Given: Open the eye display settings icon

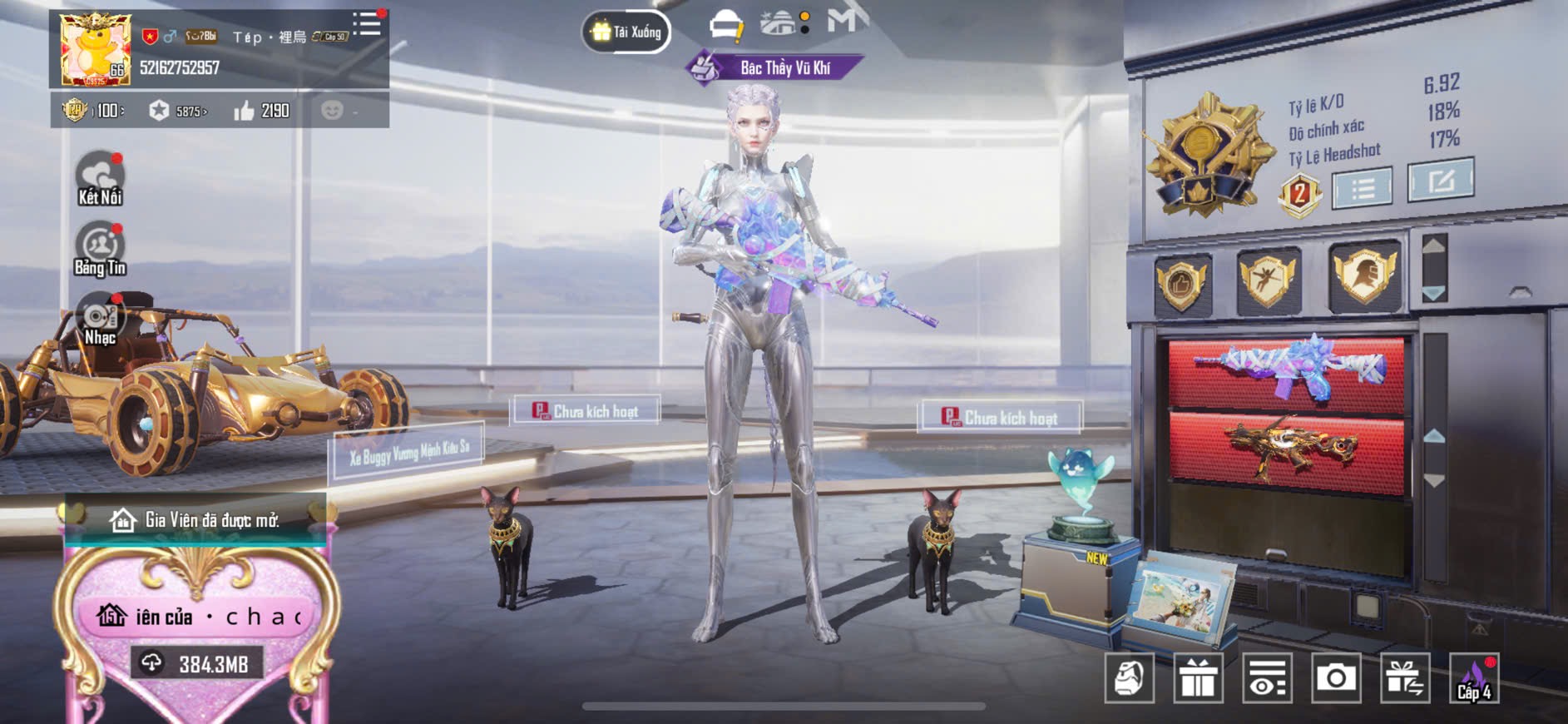Looking at the screenshot, I should tap(1267, 678).
